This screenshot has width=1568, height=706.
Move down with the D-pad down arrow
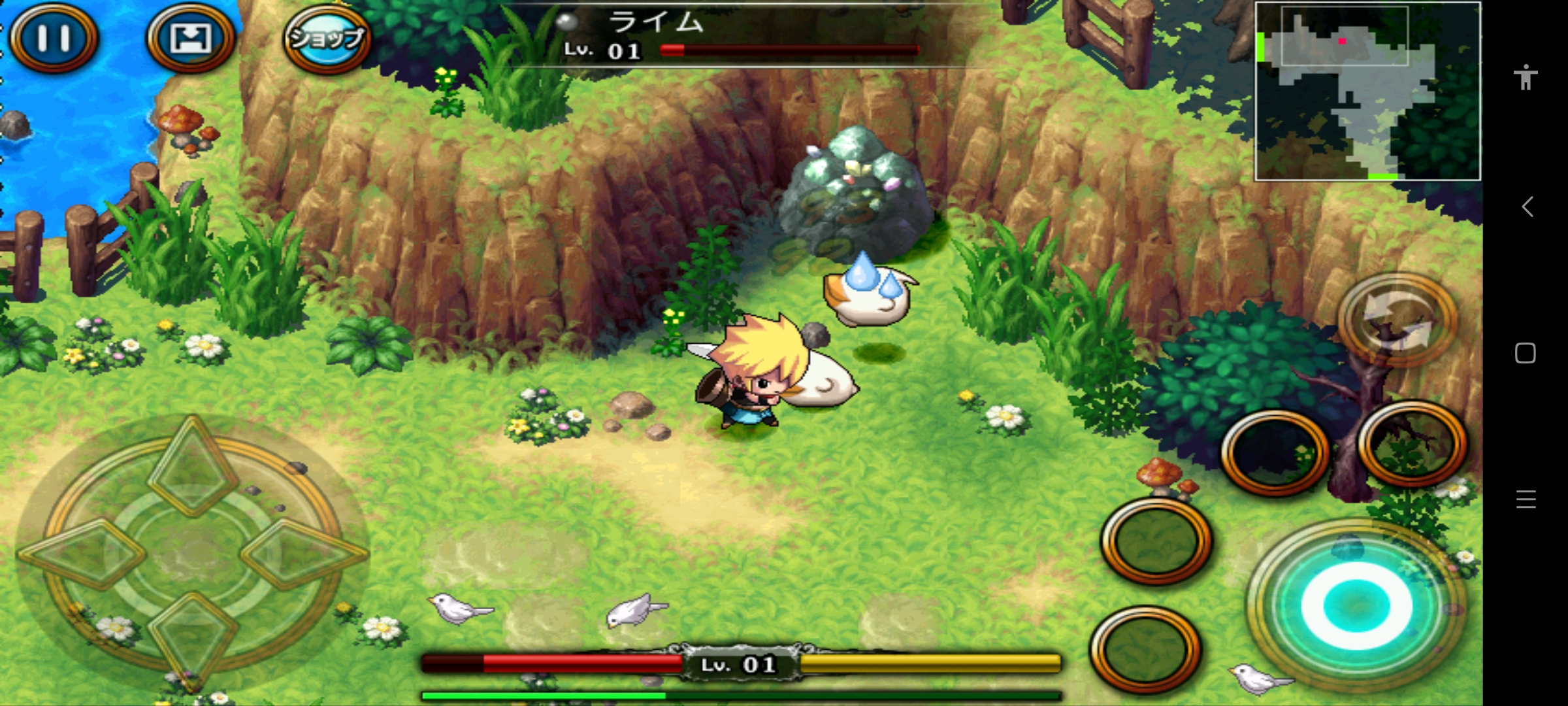pos(191,636)
